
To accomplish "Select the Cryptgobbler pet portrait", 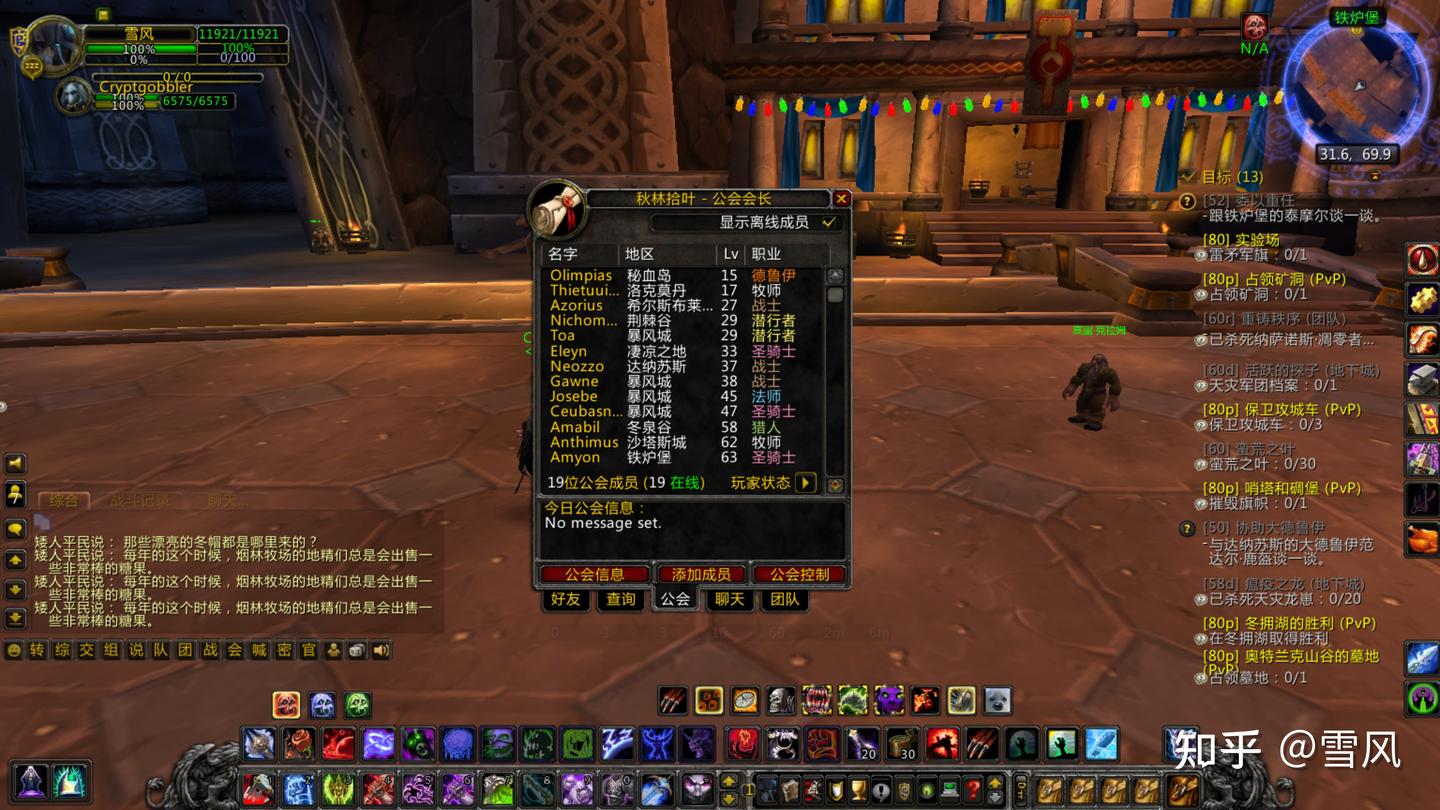I will coord(73,96).
